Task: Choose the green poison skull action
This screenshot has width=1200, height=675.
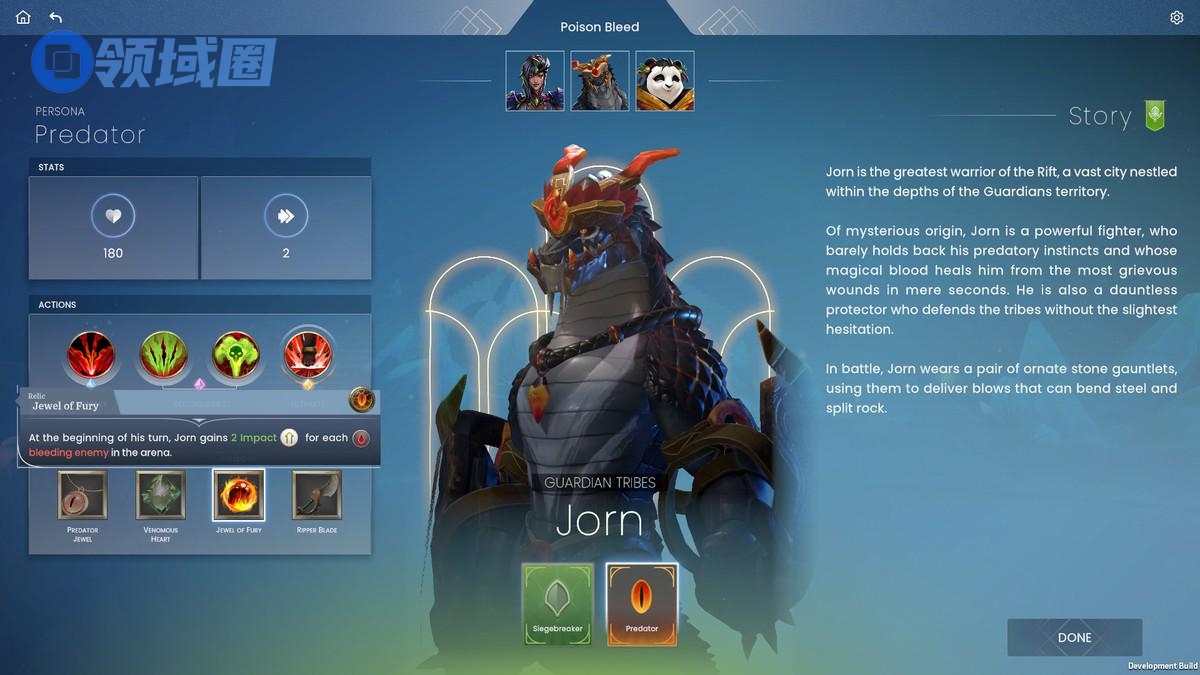Action: point(236,355)
